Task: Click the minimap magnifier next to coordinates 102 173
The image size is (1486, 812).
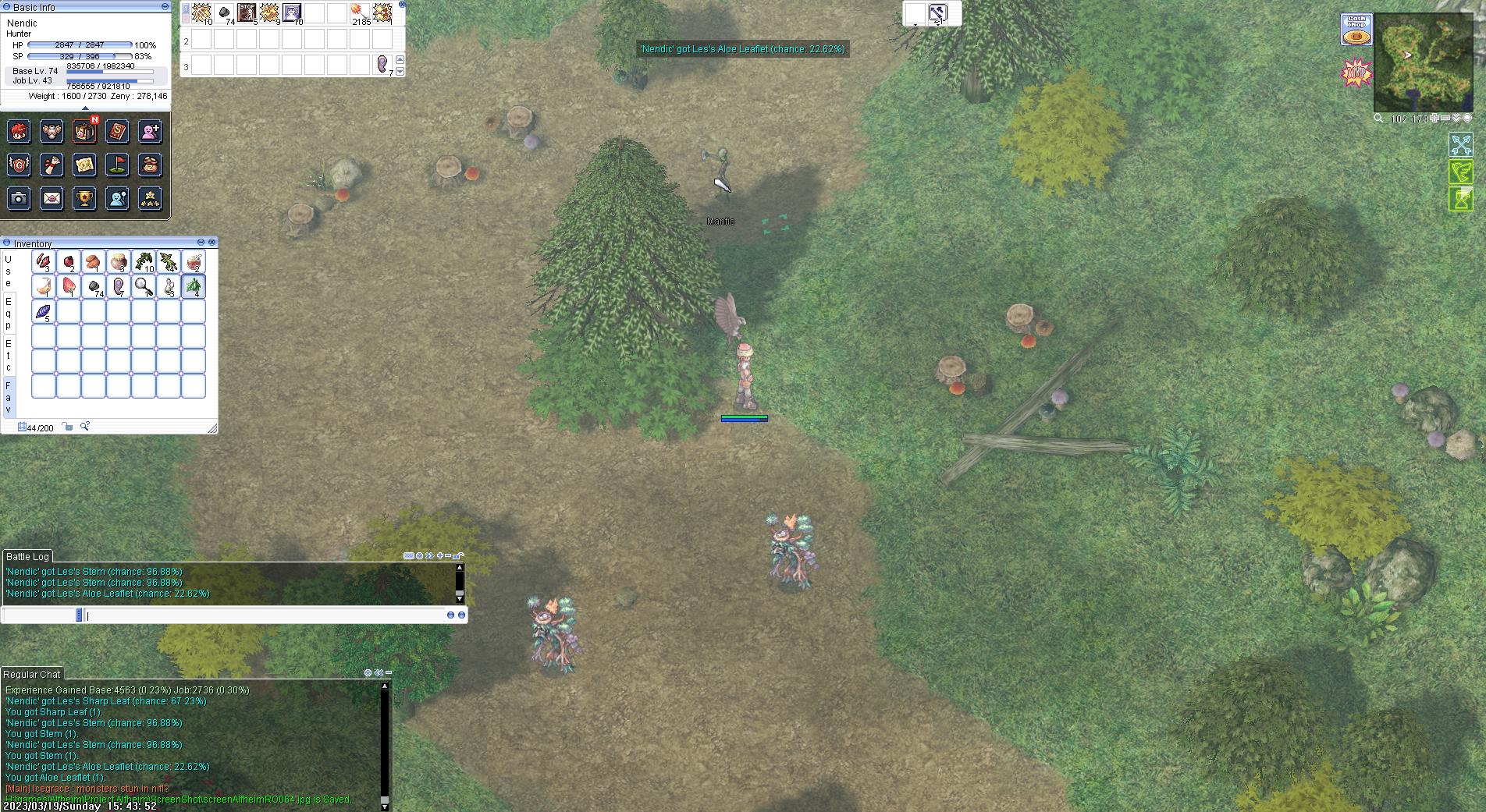Action: (1378, 119)
